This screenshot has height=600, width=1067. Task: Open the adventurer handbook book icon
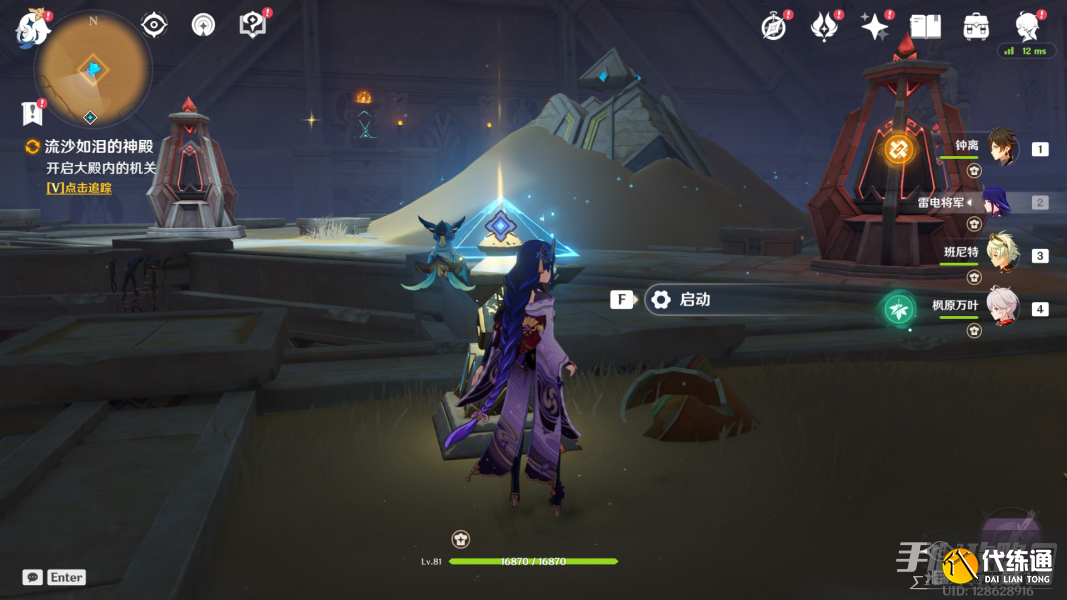coord(925,27)
